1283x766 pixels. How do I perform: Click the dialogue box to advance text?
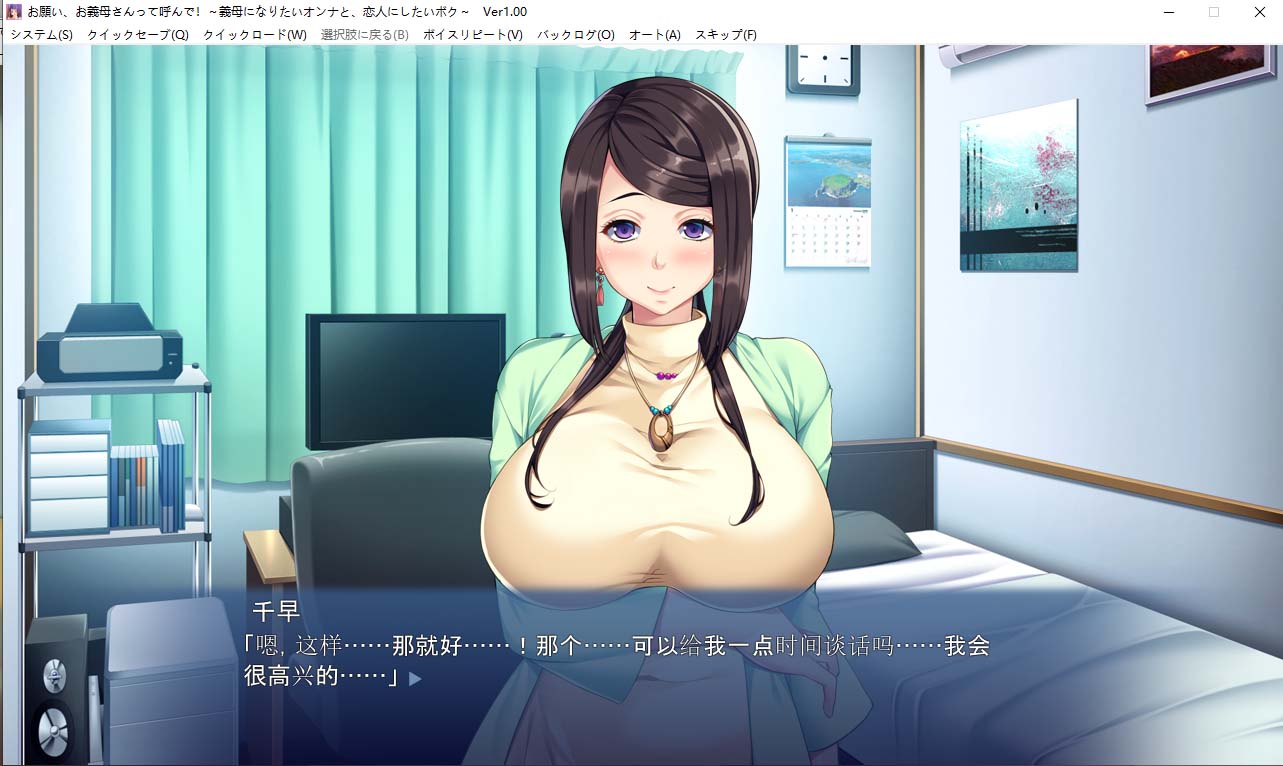click(x=640, y=660)
